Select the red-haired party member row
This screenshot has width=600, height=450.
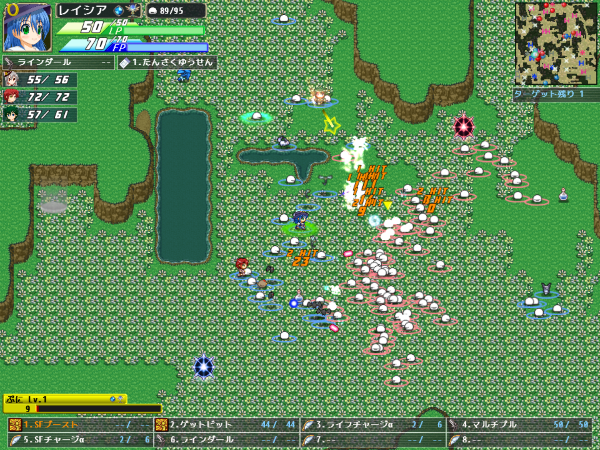40,97
